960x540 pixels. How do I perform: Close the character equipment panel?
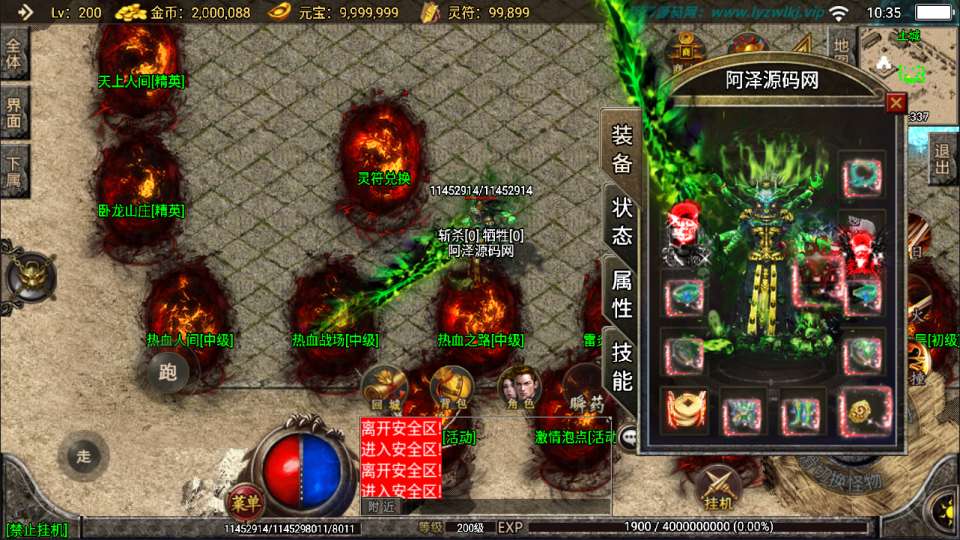click(x=896, y=102)
